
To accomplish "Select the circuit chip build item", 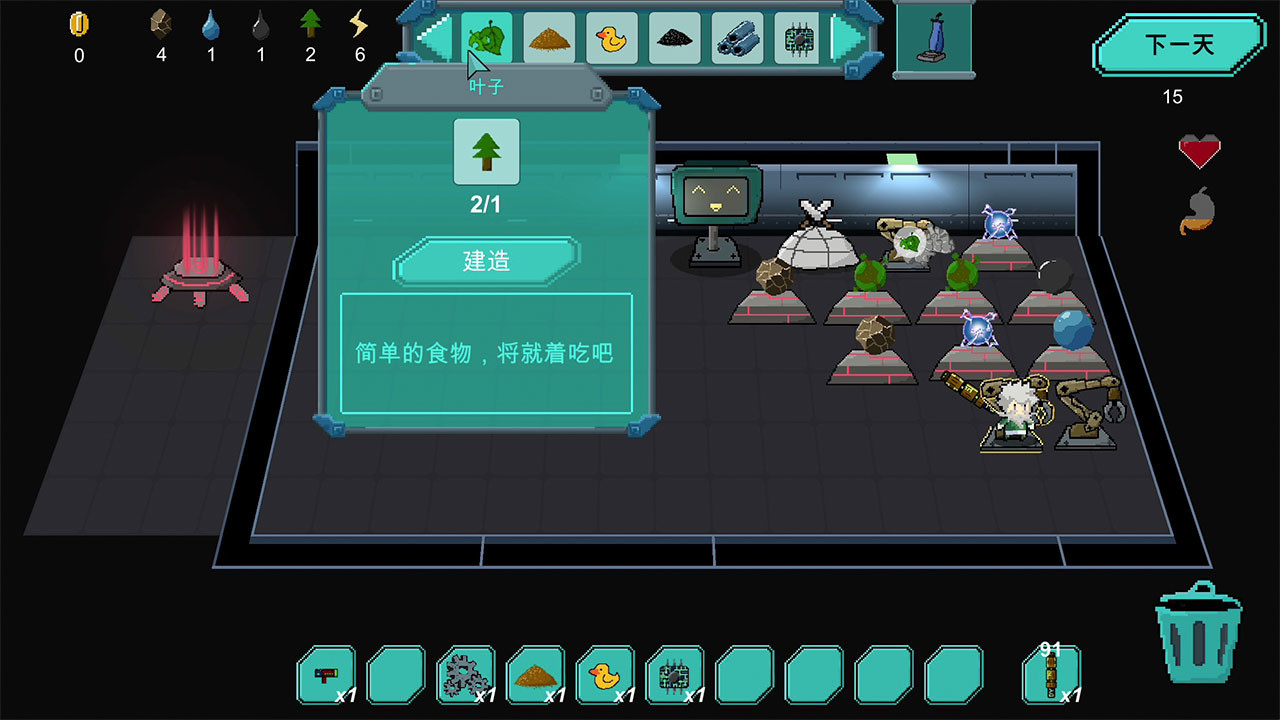I will pyautogui.click(x=799, y=38).
